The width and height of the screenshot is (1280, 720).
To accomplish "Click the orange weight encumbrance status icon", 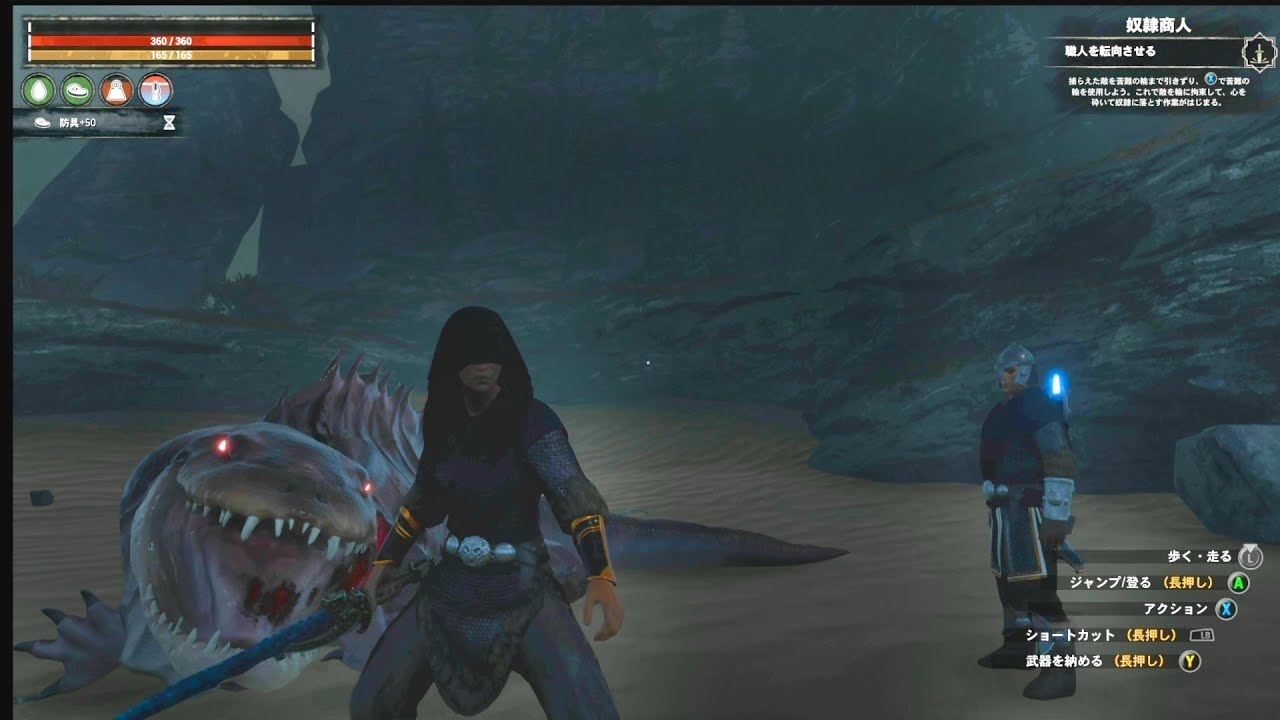I will [x=116, y=90].
